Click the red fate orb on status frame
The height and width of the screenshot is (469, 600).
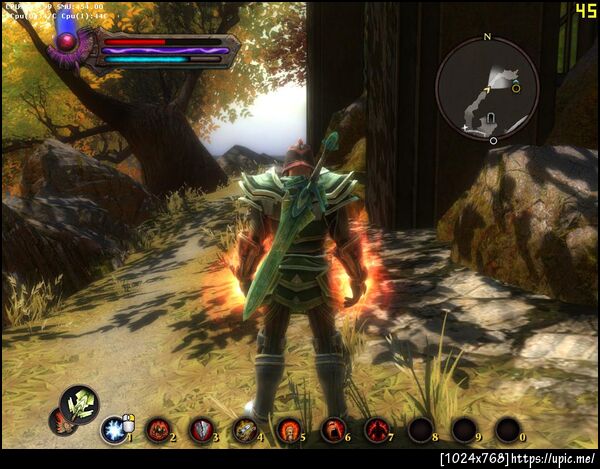coord(68,42)
